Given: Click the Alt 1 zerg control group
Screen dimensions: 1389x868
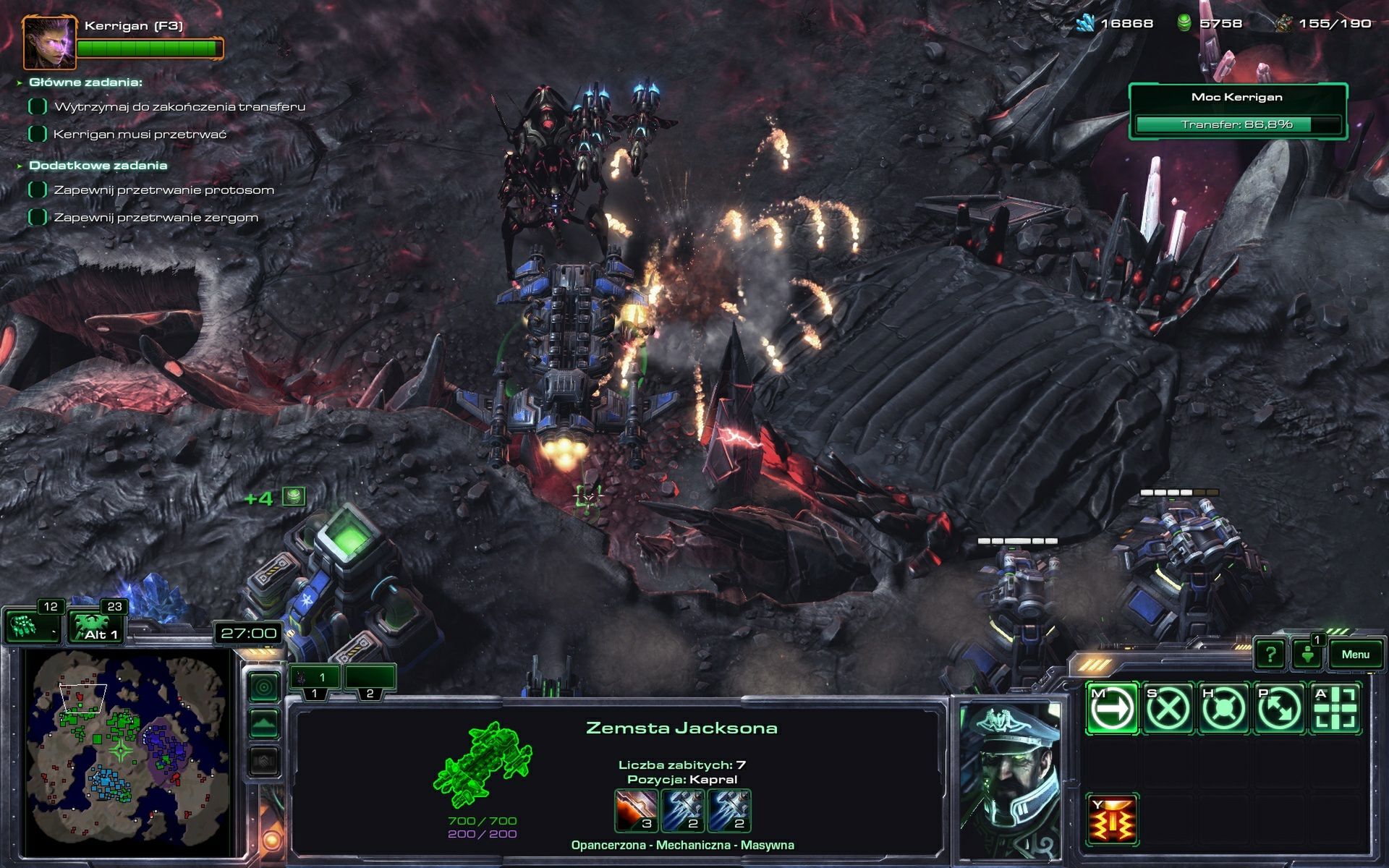Looking at the screenshot, I should click(96, 626).
